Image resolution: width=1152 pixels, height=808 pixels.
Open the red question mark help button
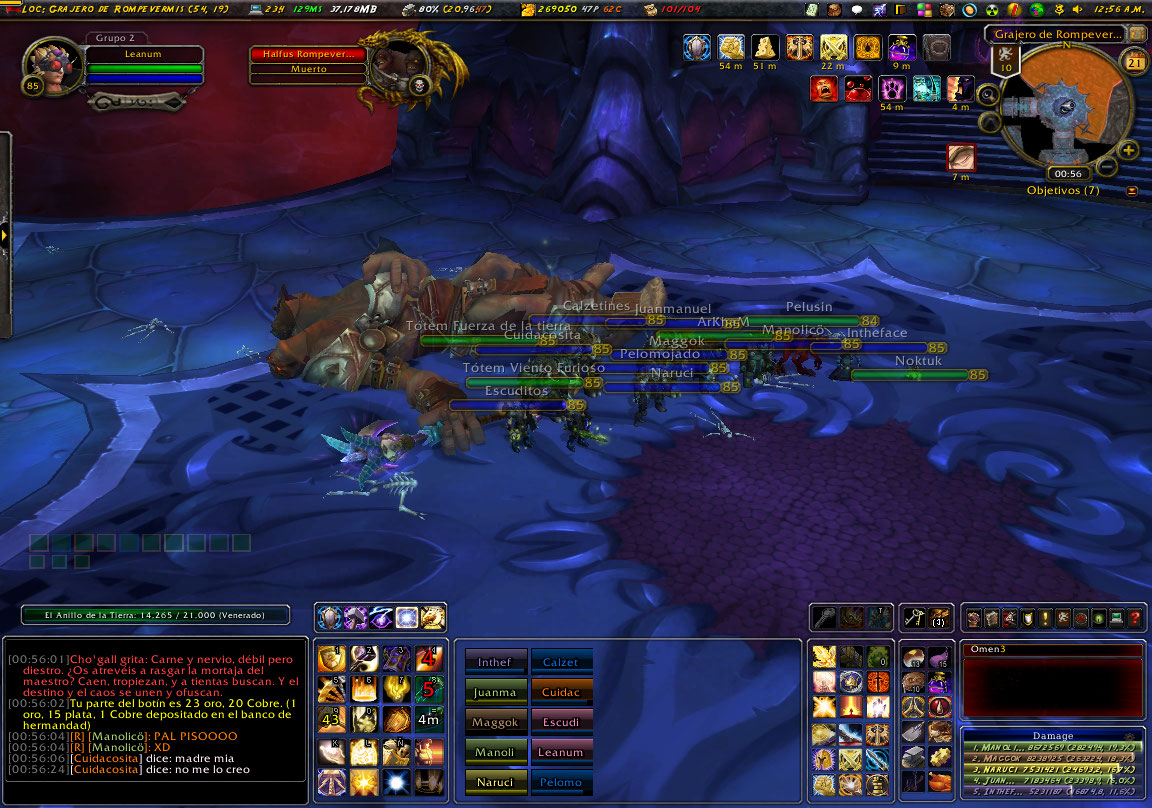click(1135, 618)
